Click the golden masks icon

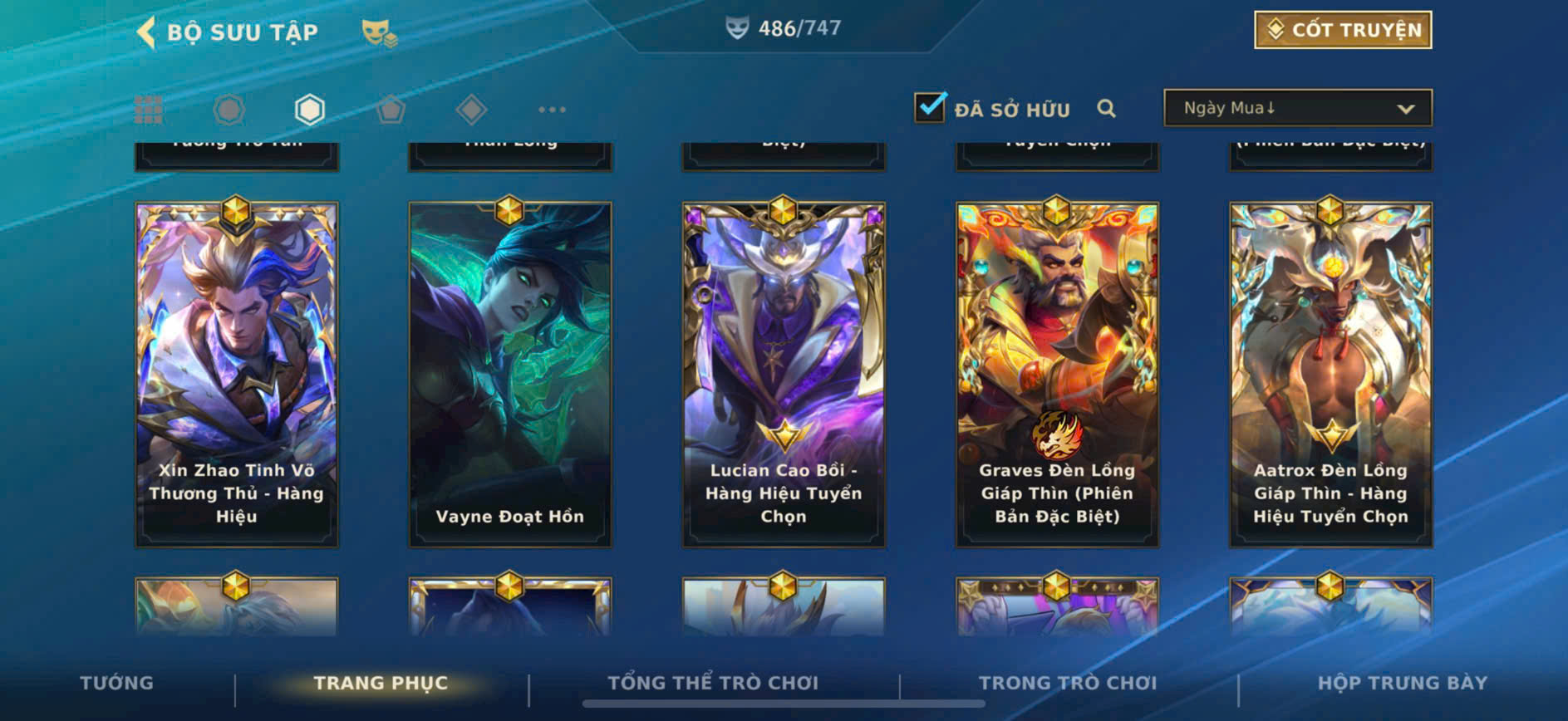tap(379, 32)
